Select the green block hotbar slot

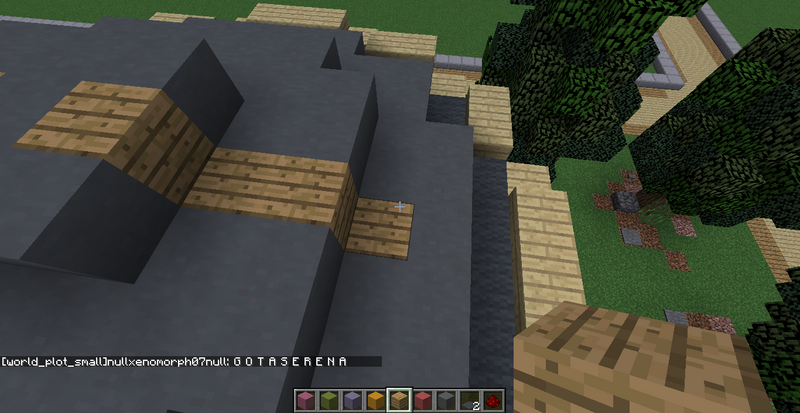[328, 401]
